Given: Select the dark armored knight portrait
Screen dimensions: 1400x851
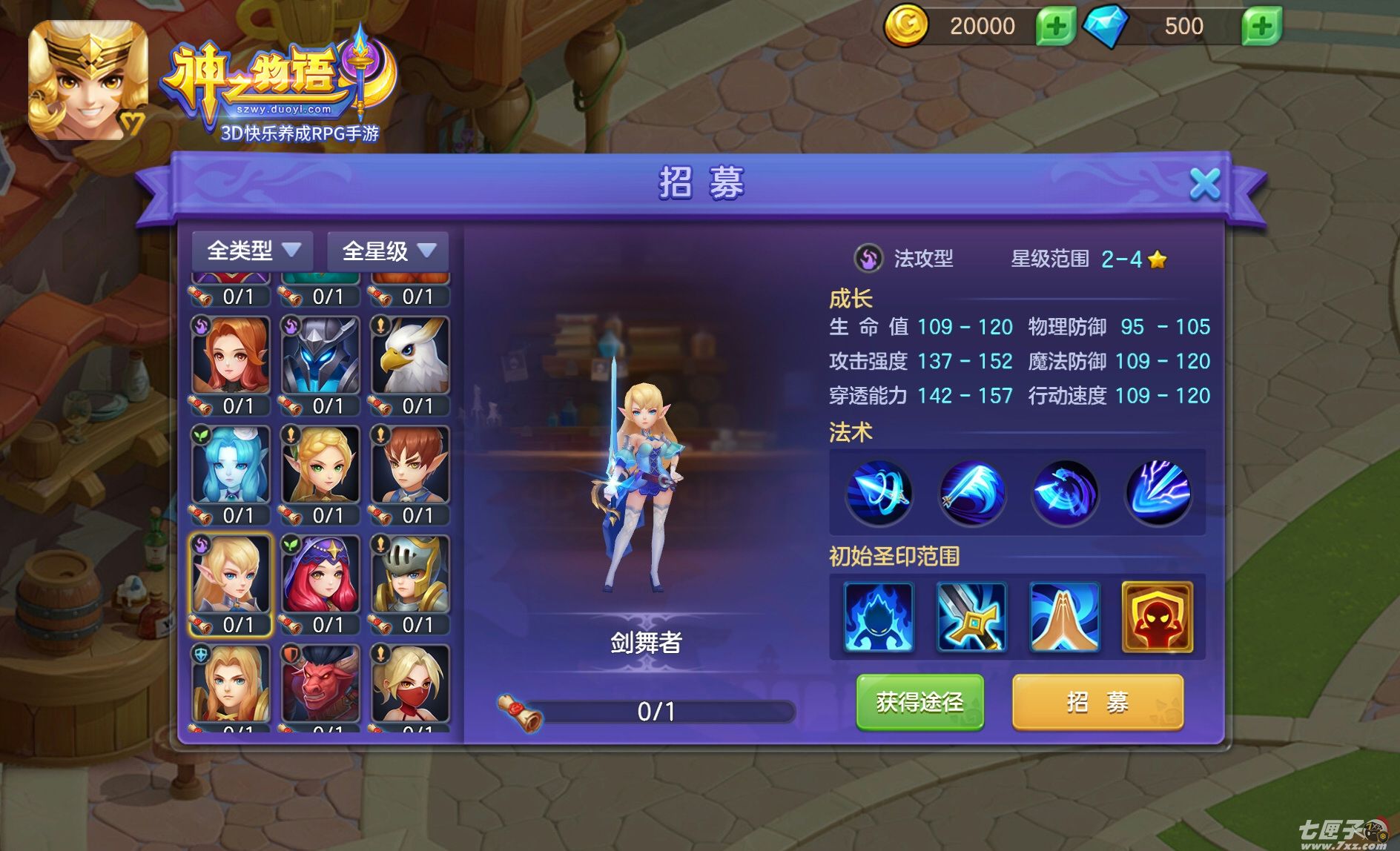Looking at the screenshot, I should 320,356.
